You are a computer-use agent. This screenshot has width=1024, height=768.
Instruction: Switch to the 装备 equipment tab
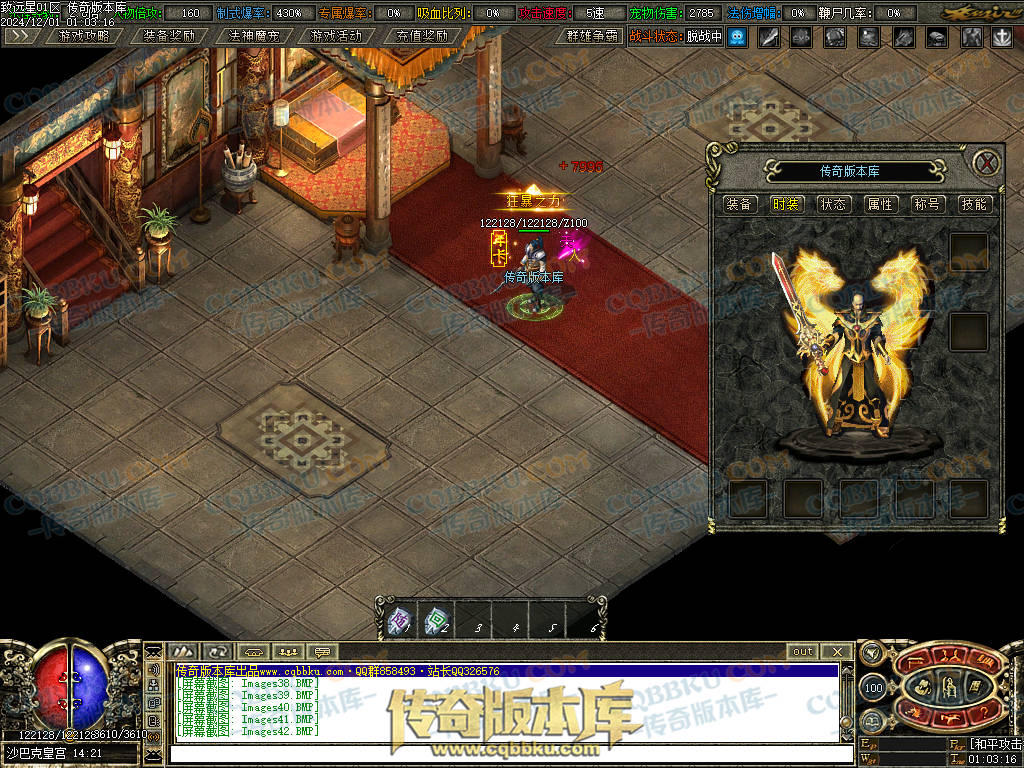(740, 204)
